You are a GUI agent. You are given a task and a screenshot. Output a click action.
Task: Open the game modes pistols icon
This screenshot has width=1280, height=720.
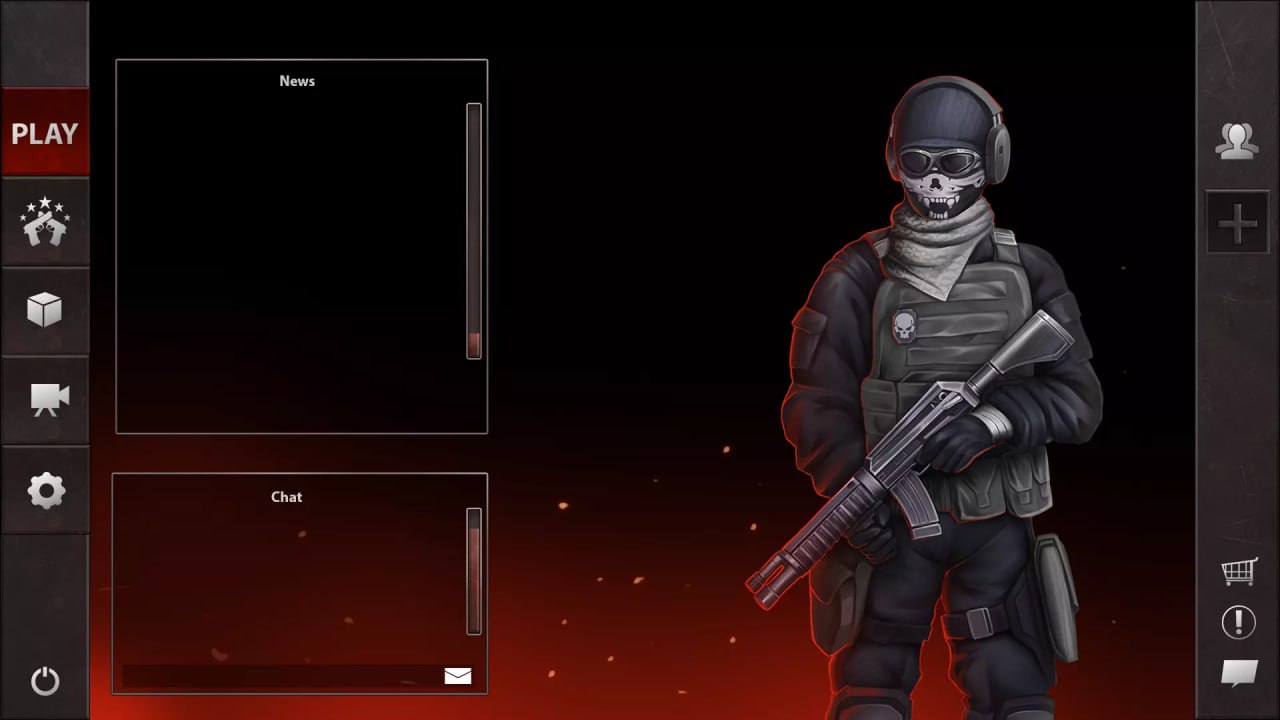pyautogui.click(x=45, y=222)
